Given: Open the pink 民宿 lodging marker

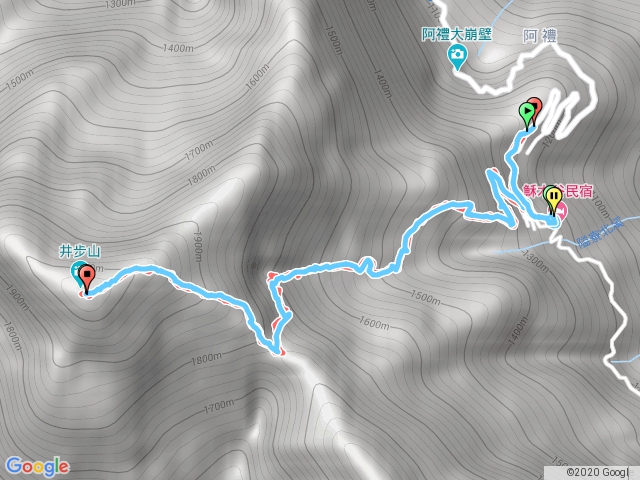Looking at the screenshot, I should (x=561, y=210).
